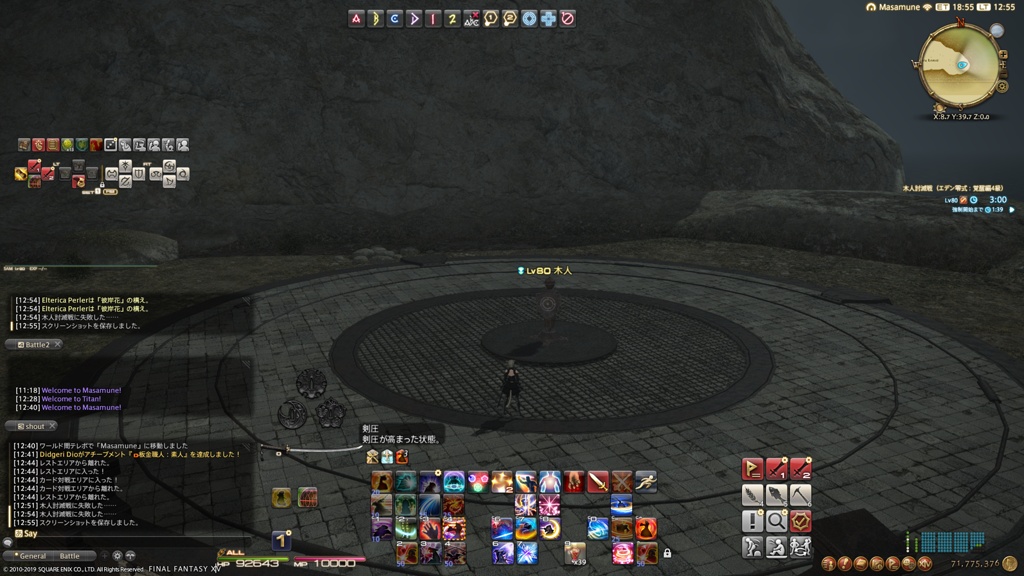Click the red flag list macro icon
This screenshot has height=576, width=1024.
[x=752, y=469]
